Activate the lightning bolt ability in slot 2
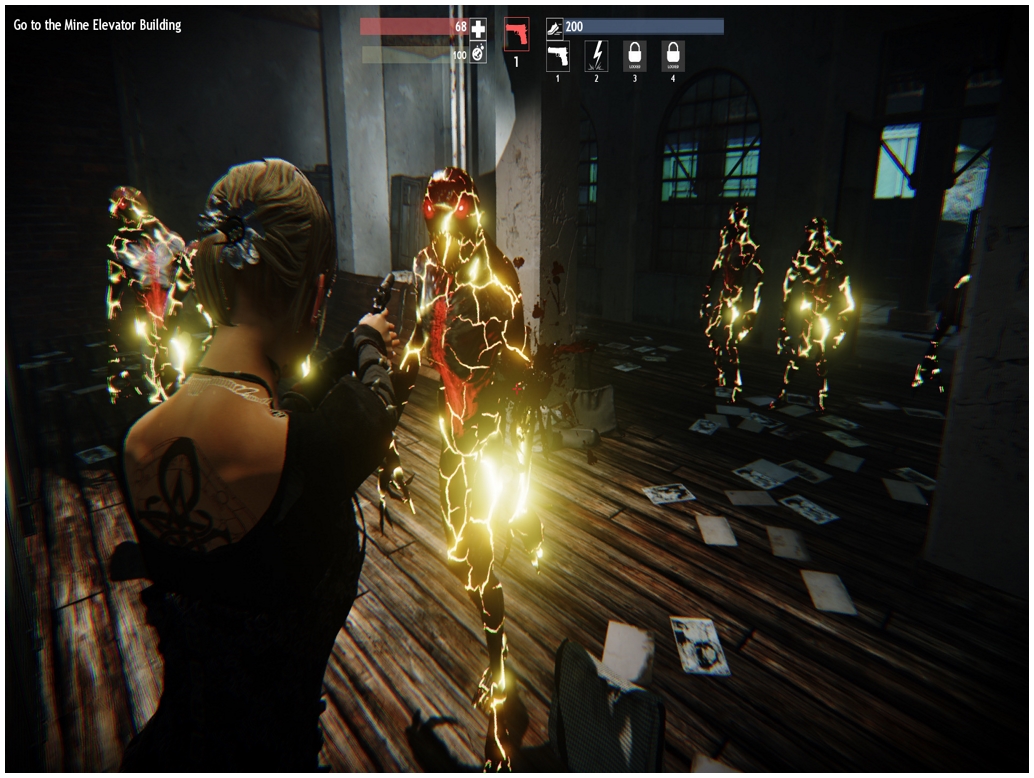This screenshot has width=1034, height=778. pos(597,55)
